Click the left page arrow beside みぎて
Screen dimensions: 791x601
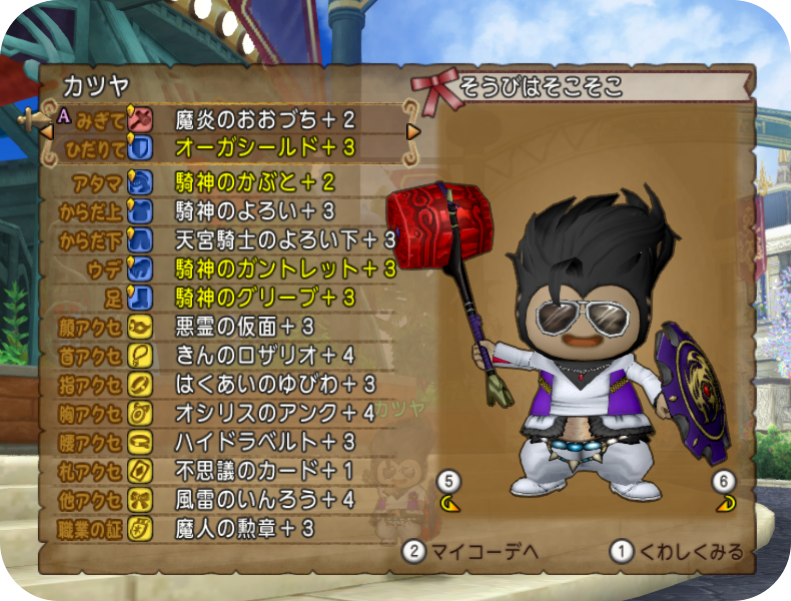46,132
